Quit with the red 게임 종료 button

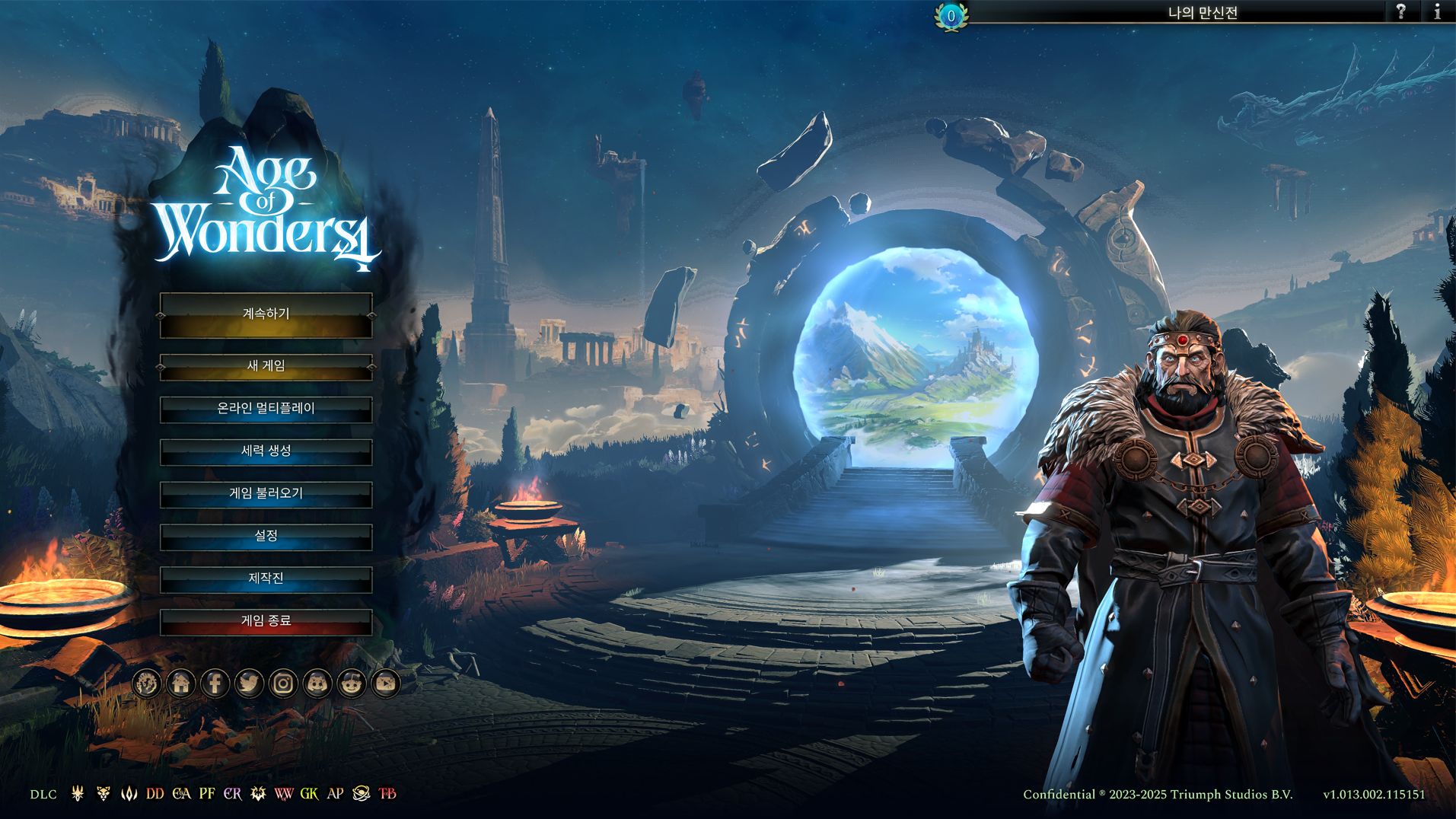(266, 622)
